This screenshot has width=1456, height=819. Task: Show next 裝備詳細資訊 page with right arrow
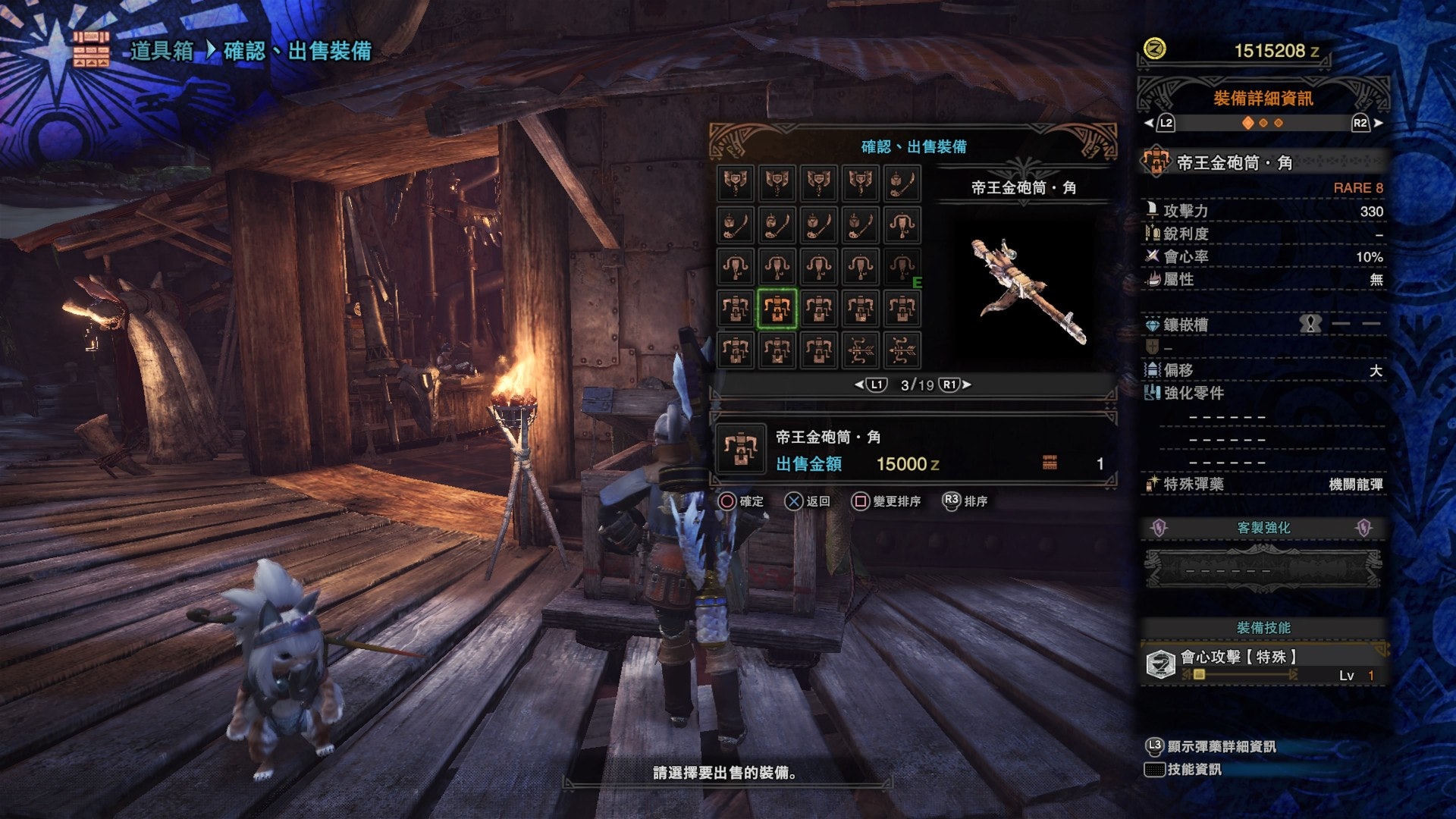pos(1378,123)
